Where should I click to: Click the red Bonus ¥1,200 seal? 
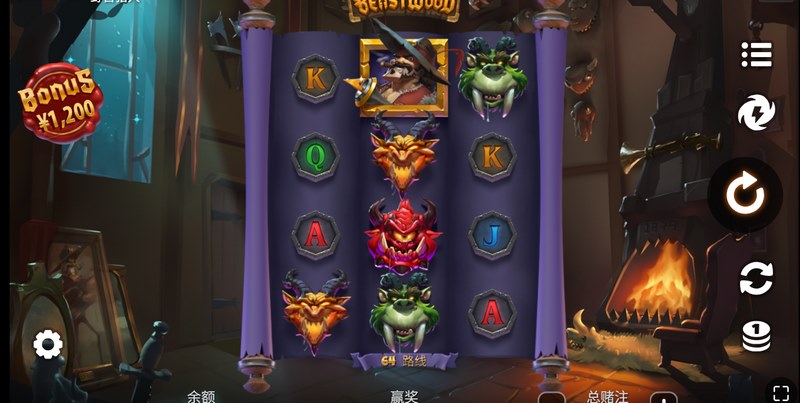pyautogui.click(x=59, y=100)
